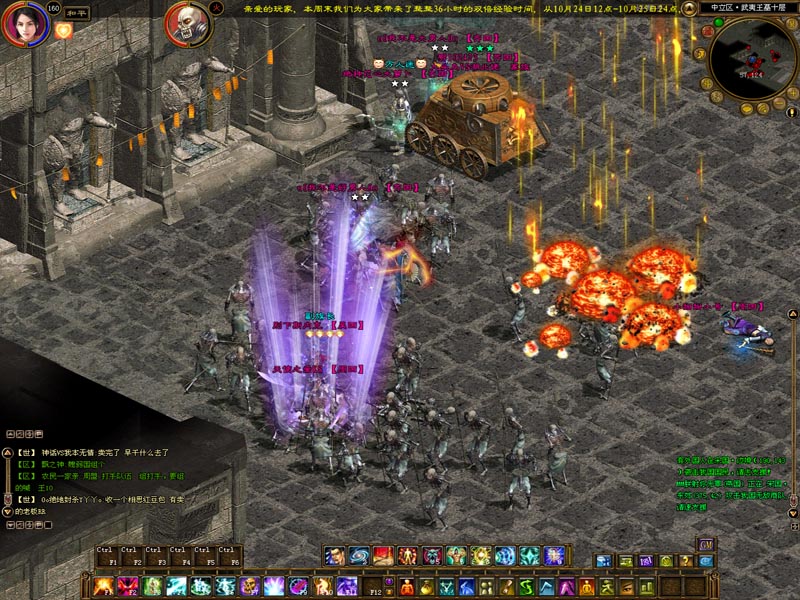Viewport: 800px width, 600px height.
Task: Click the orange shield icon under portrait
Action: tap(63, 31)
